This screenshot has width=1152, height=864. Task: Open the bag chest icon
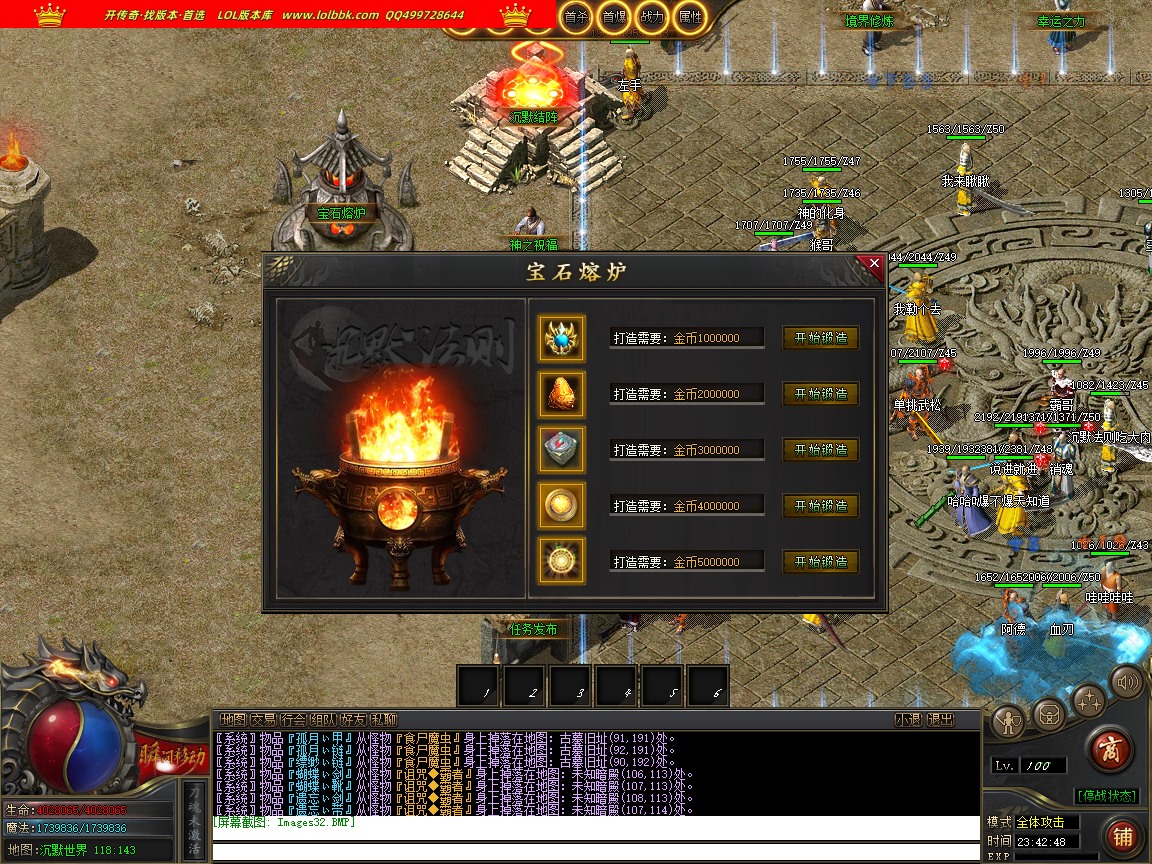click(1049, 714)
